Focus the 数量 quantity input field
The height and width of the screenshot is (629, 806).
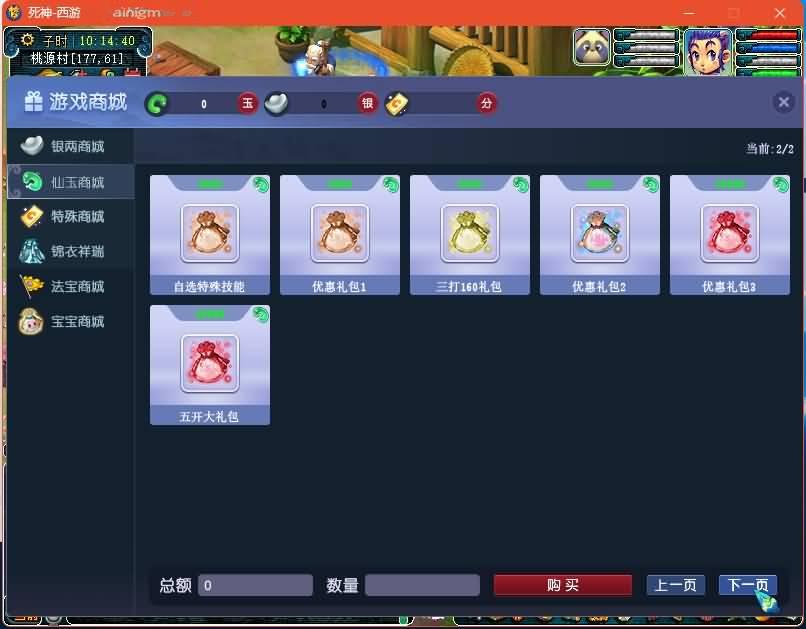[422, 585]
